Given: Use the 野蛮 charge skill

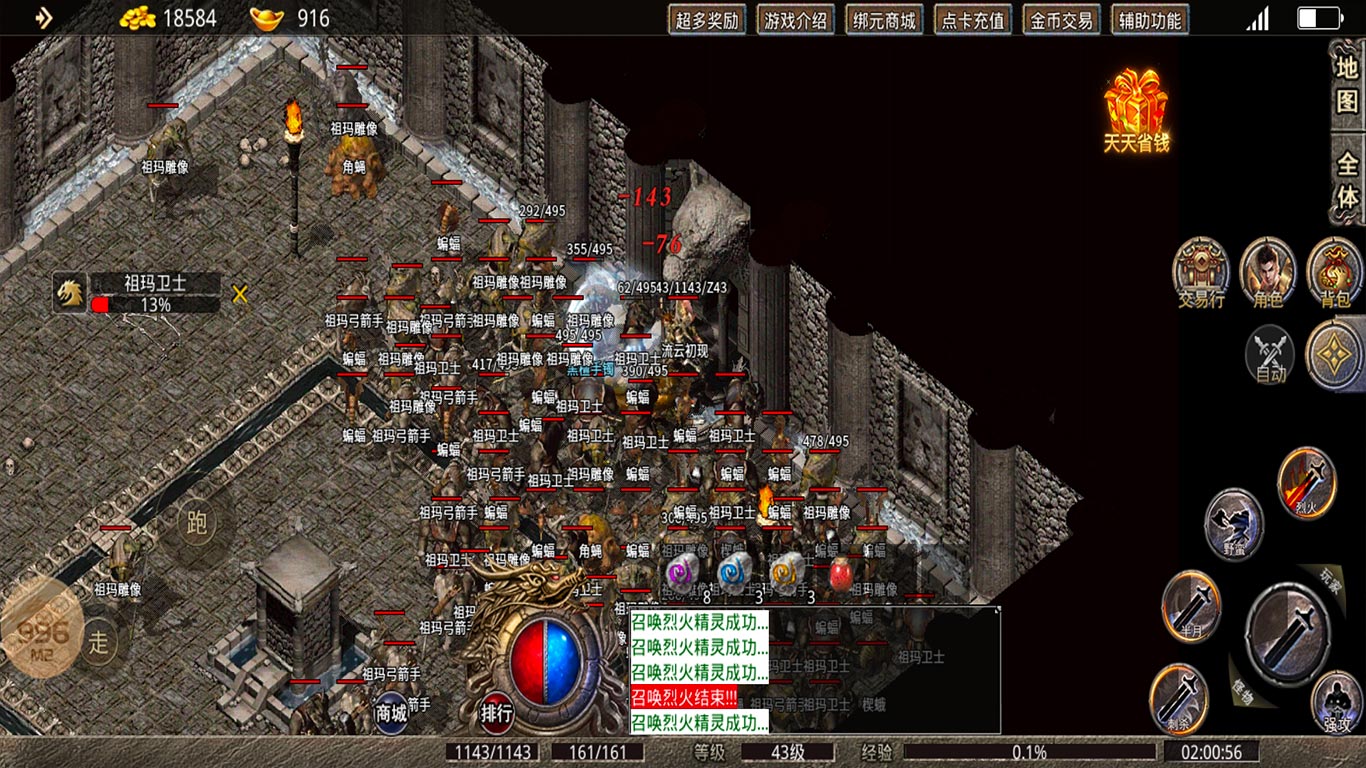Looking at the screenshot, I should pyautogui.click(x=1234, y=524).
